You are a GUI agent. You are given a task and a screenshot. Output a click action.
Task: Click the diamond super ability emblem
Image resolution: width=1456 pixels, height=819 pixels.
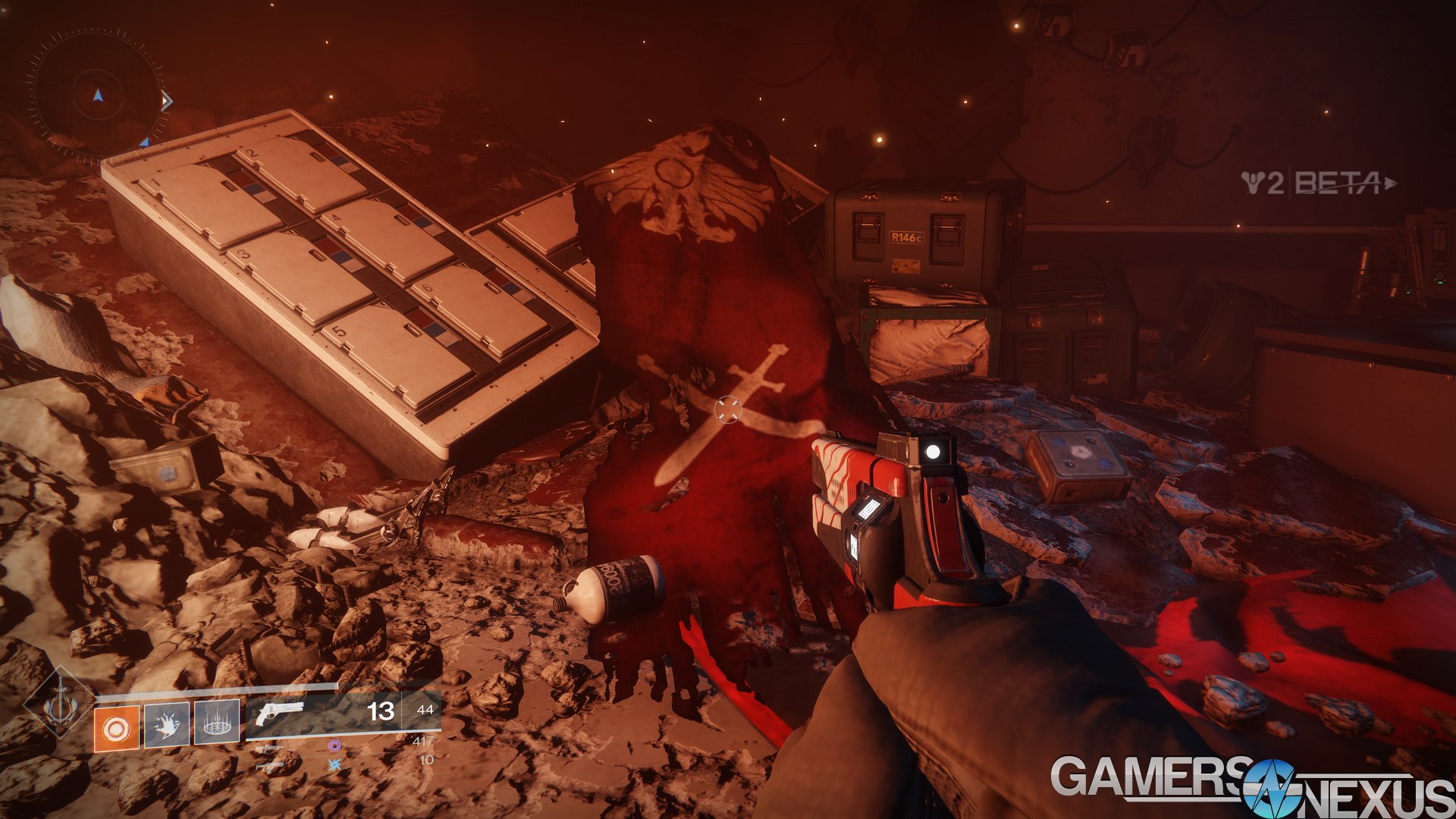[58, 703]
